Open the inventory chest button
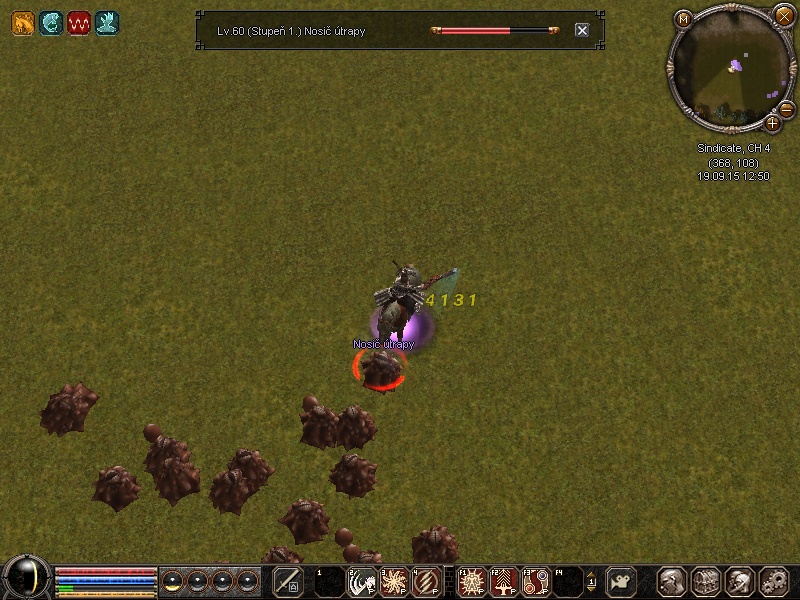This screenshot has width=800, height=600. (707, 581)
